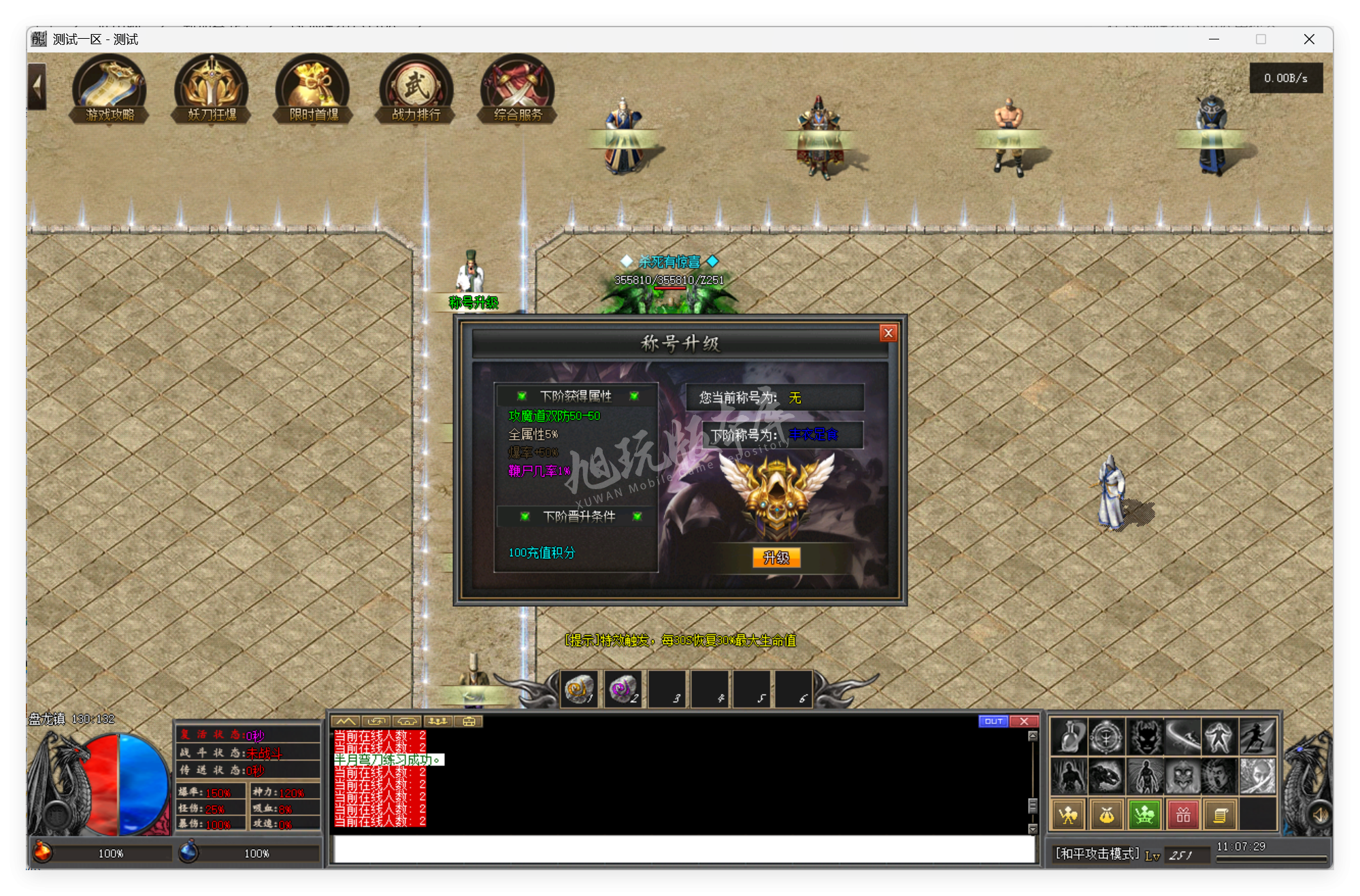Click the 升级 upgrade button
This screenshot has height=896, width=1360.
[776, 557]
